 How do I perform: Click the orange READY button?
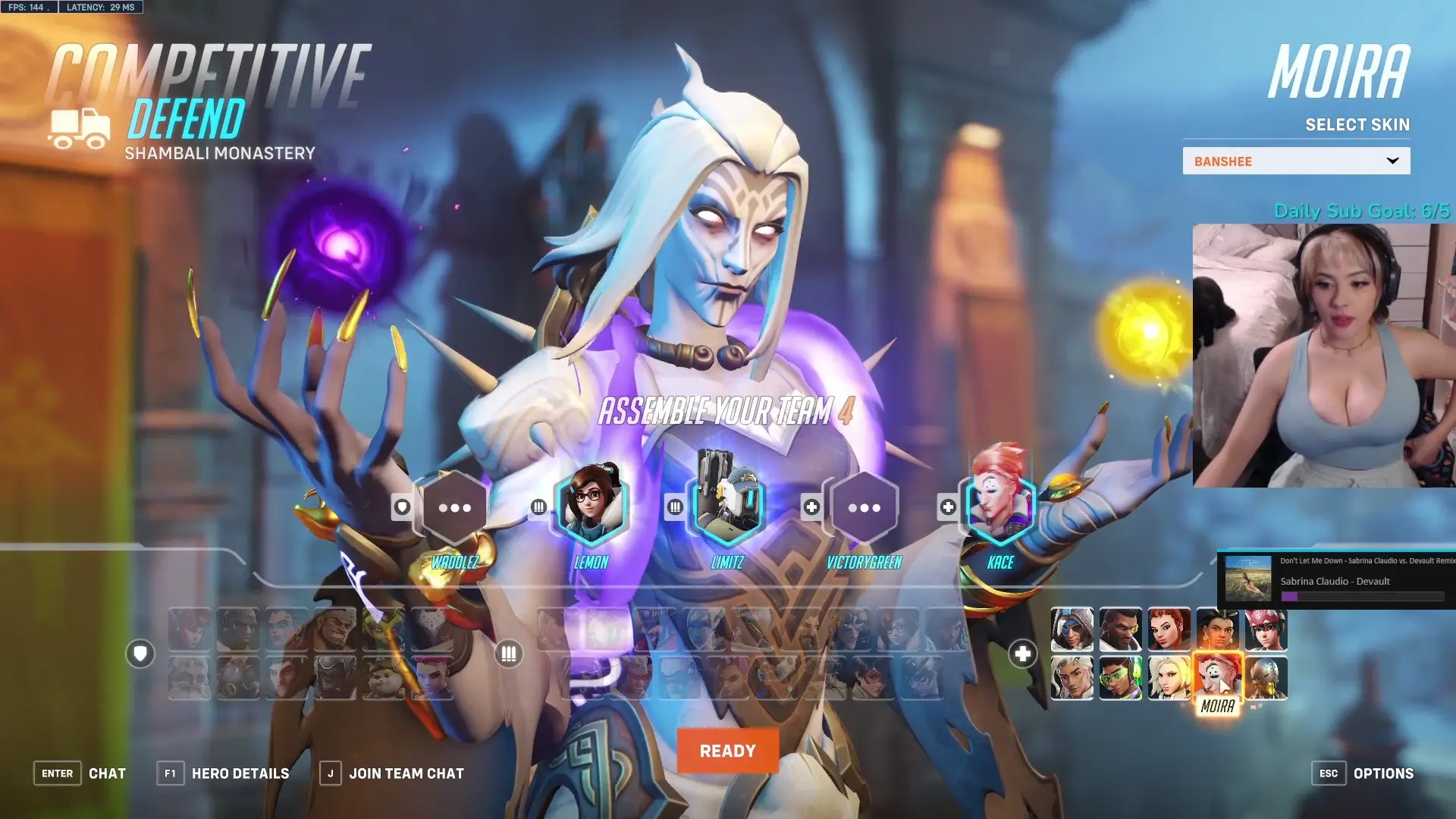point(727,751)
